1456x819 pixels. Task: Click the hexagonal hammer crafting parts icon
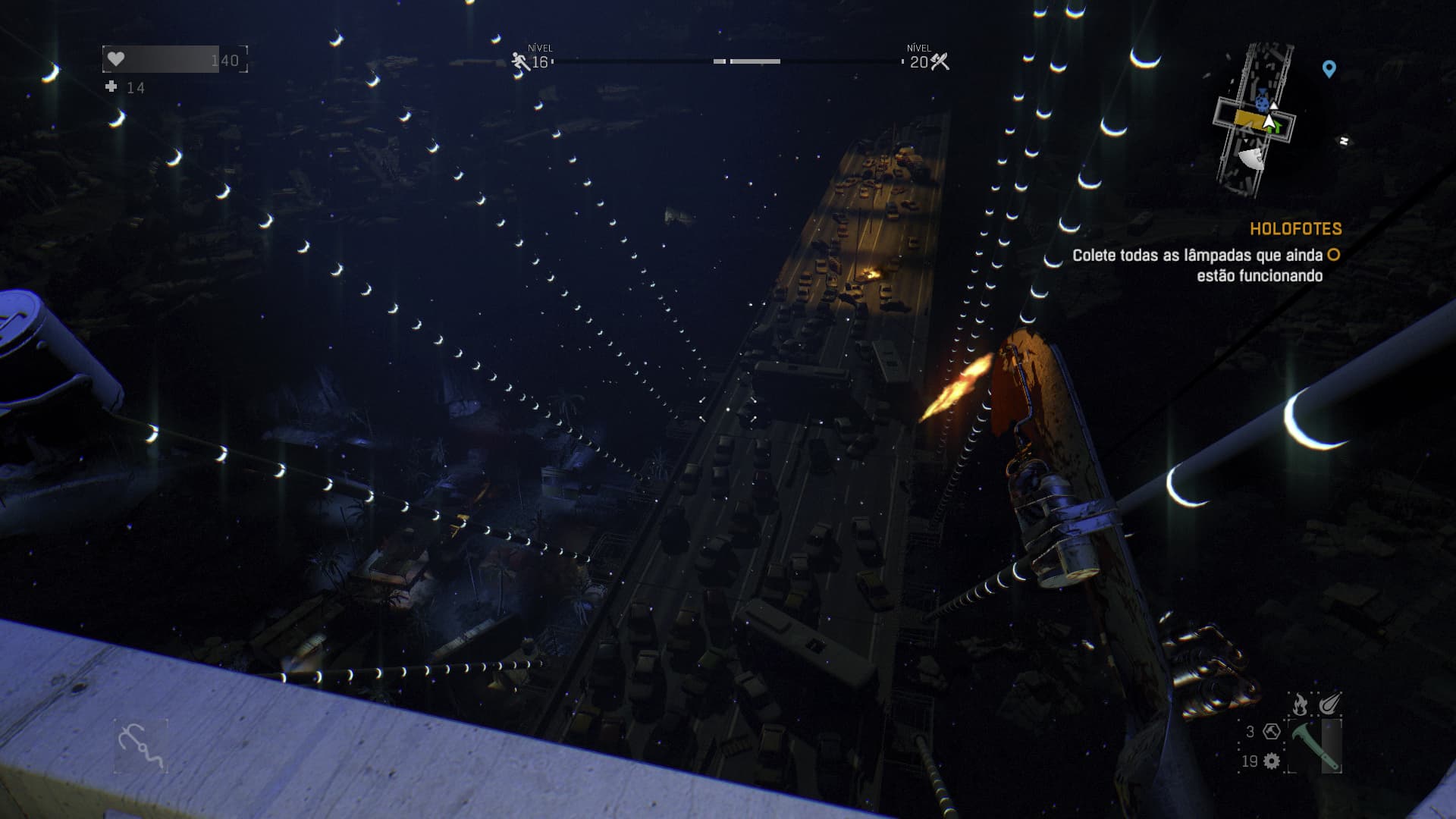[1272, 733]
